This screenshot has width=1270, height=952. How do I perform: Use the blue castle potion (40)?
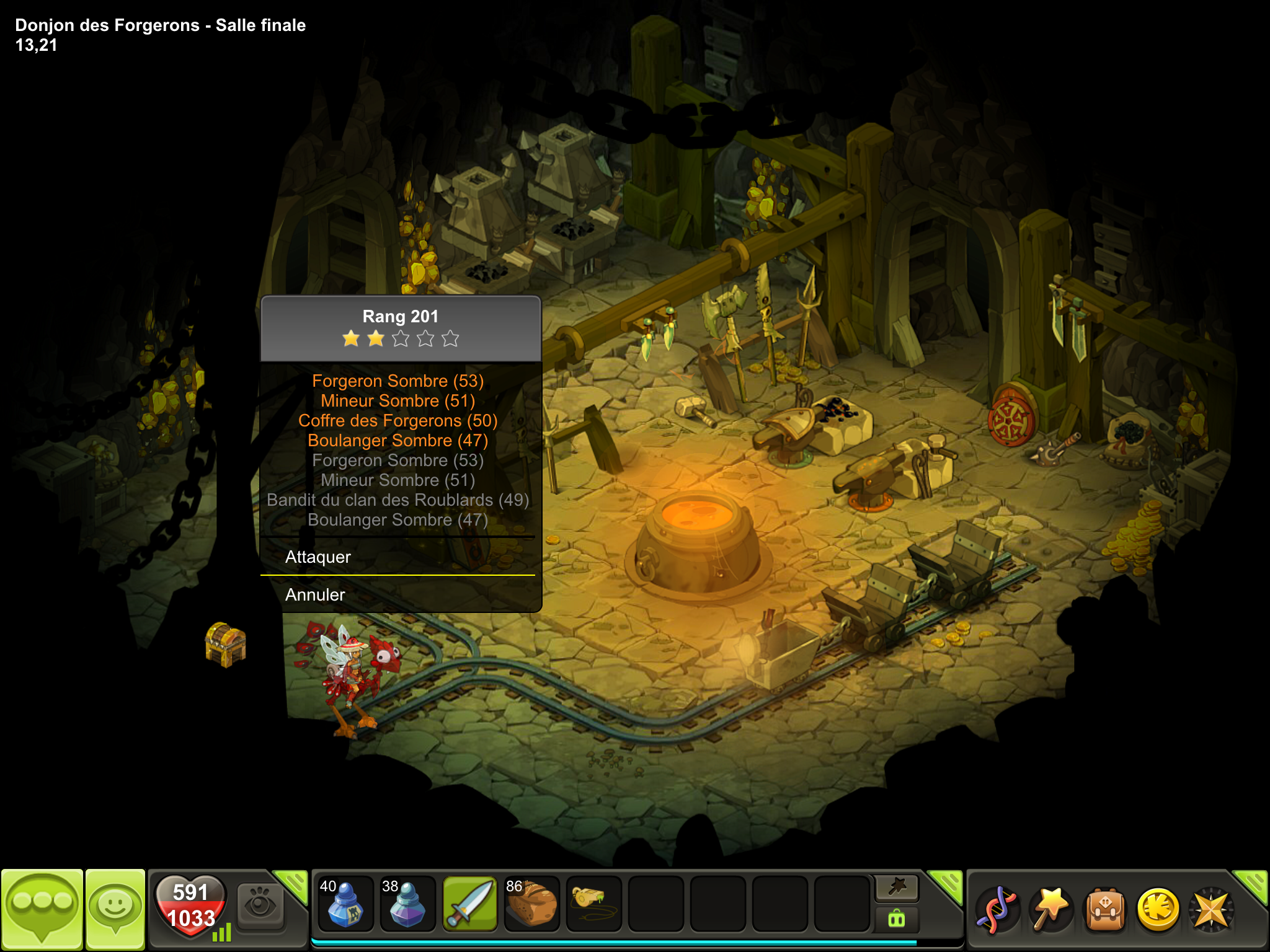click(345, 904)
